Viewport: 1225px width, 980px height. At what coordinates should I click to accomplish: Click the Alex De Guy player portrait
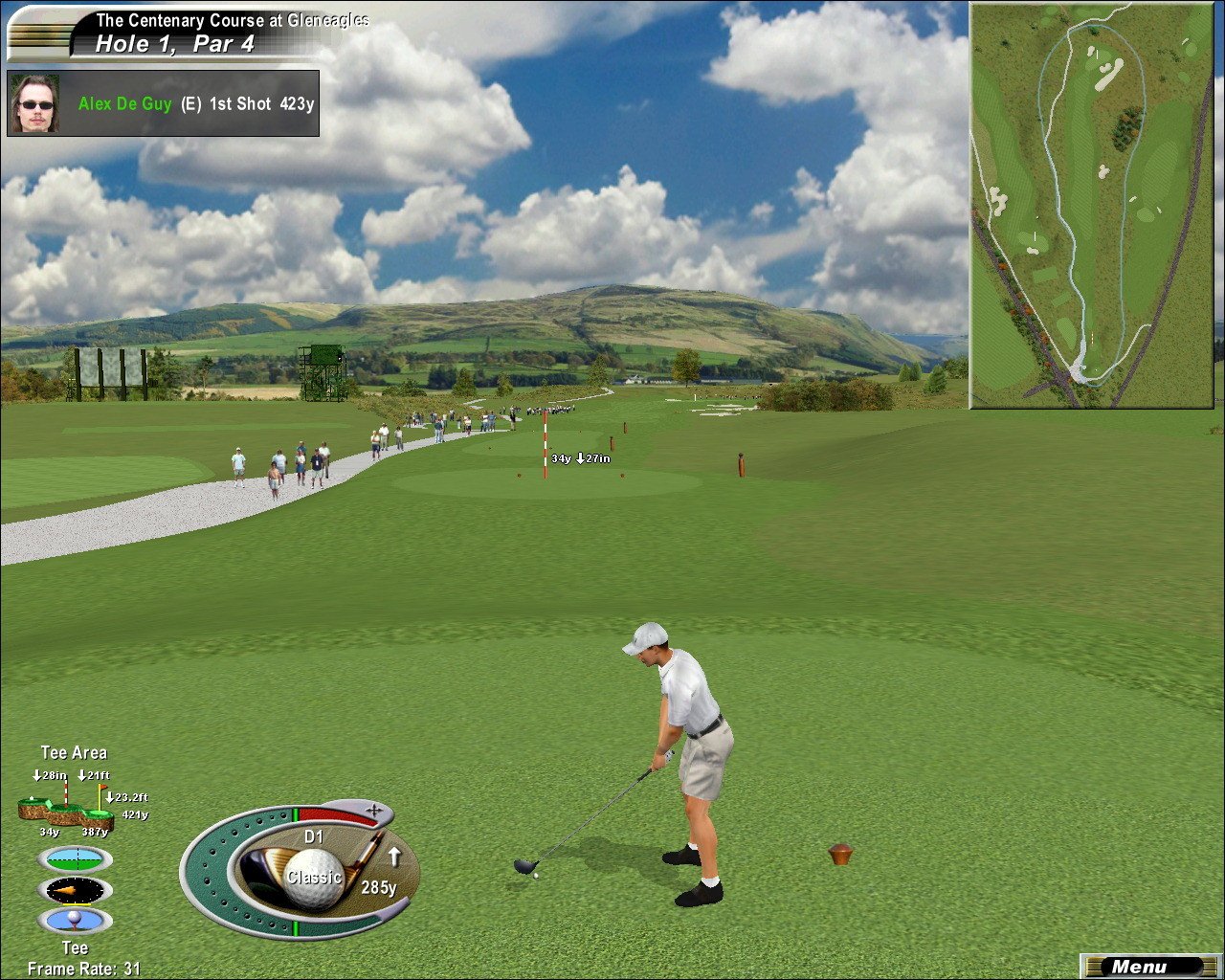tap(35, 103)
